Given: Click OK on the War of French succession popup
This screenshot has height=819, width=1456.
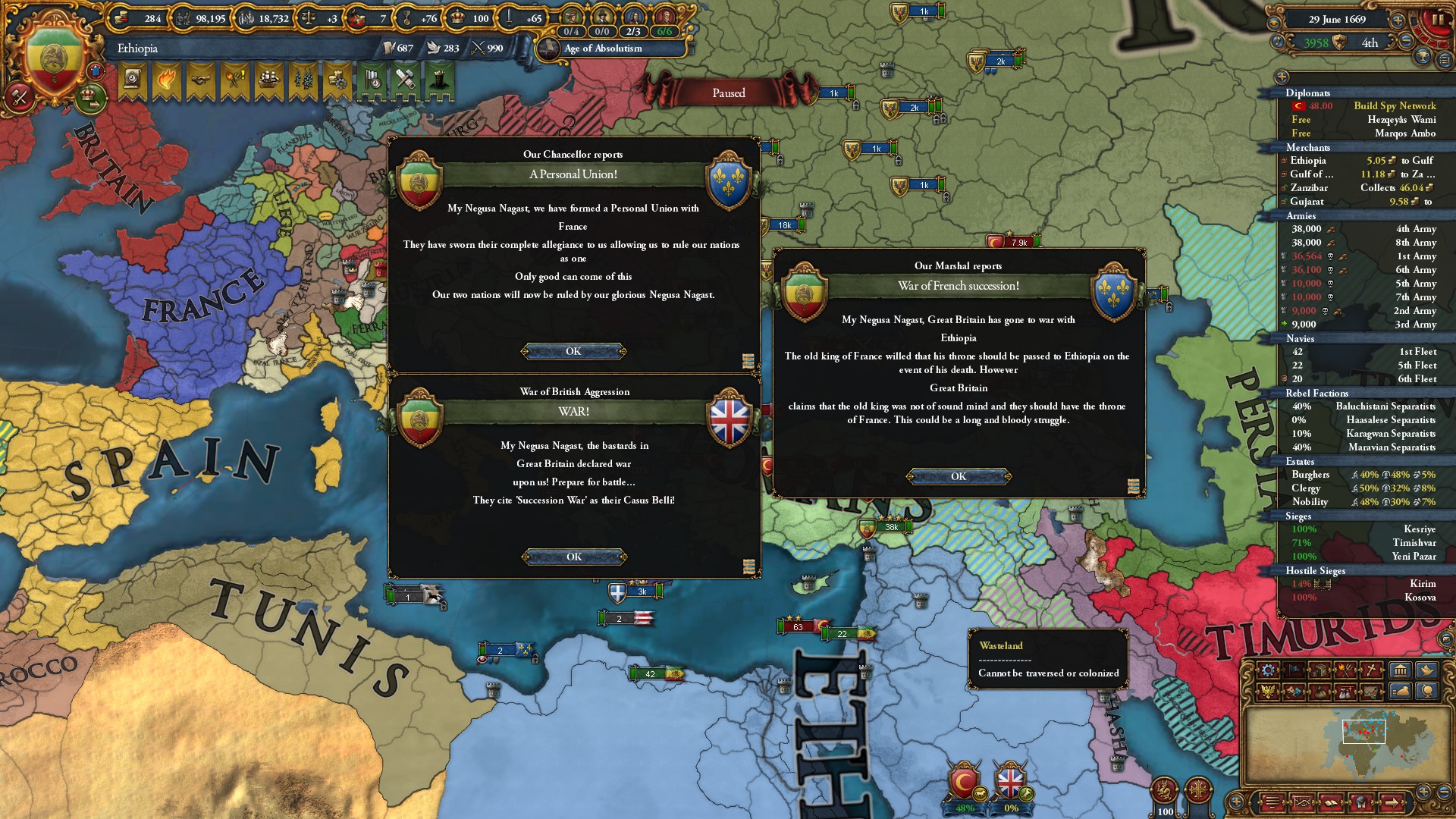Looking at the screenshot, I should (957, 476).
